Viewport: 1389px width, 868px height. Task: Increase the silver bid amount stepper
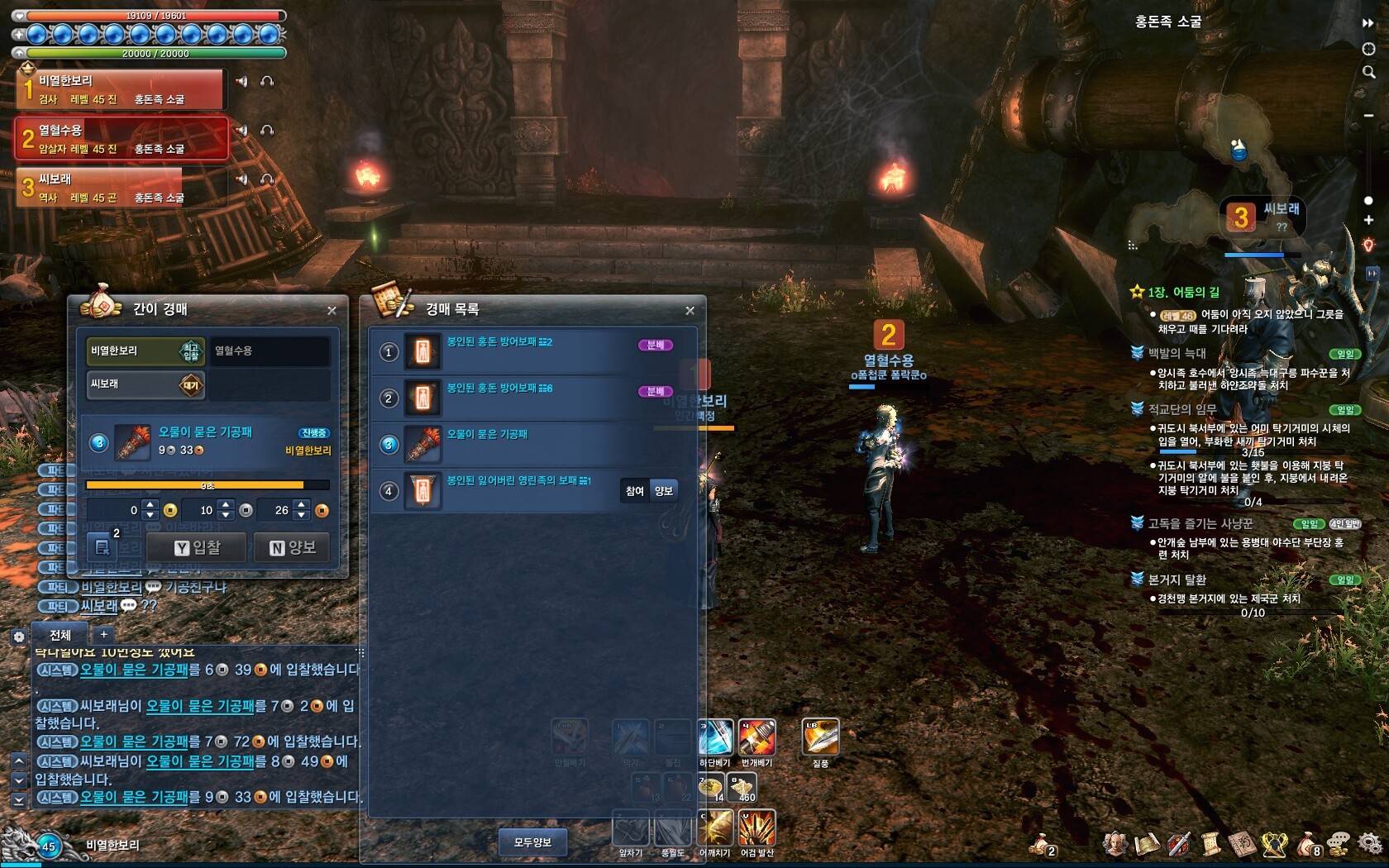pyautogui.click(x=226, y=504)
